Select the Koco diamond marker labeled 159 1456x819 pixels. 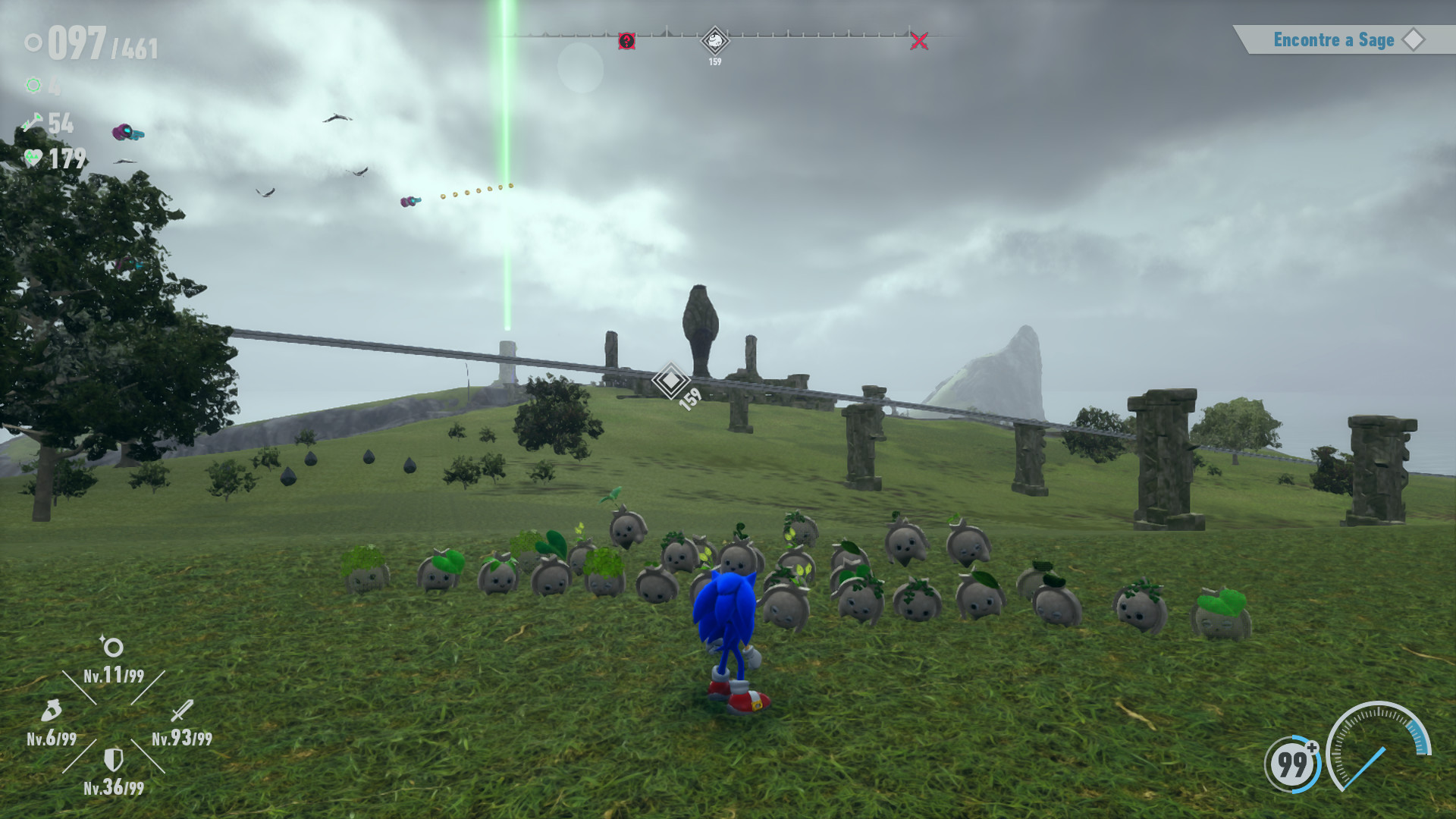coord(714,40)
